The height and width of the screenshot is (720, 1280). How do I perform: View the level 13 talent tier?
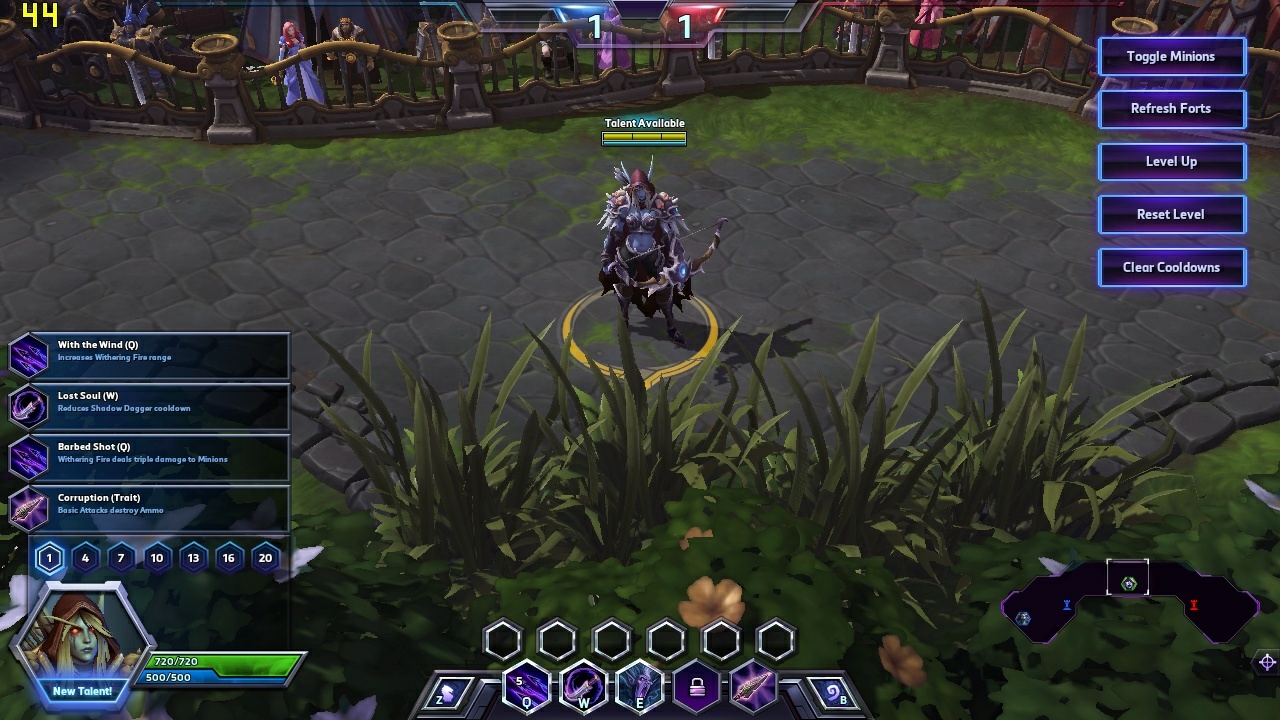[x=193, y=558]
